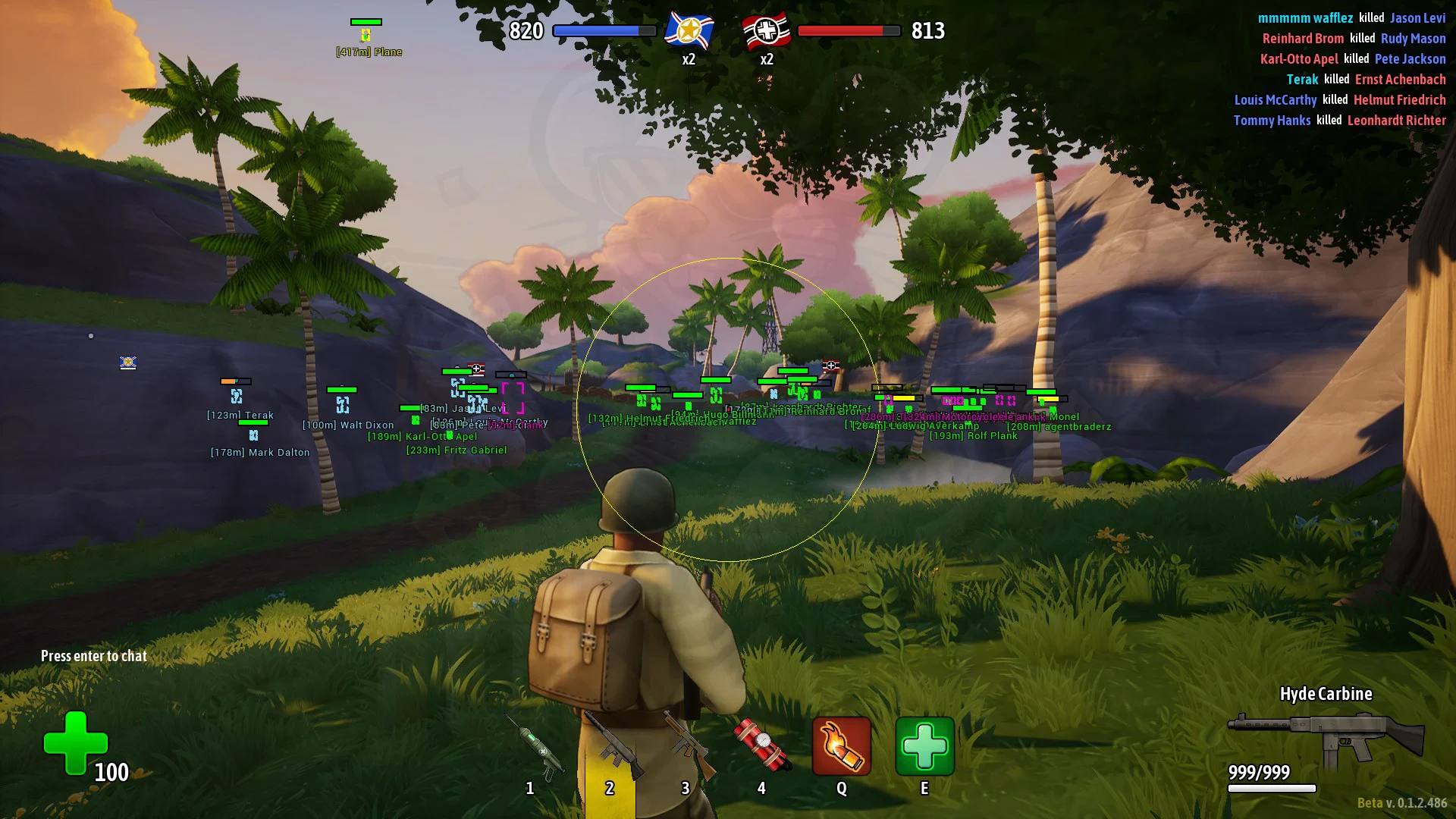The width and height of the screenshot is (1456, 819).
Task: Equip the wooden-stock submachine gun in slot 3
Action: (687, 747)
